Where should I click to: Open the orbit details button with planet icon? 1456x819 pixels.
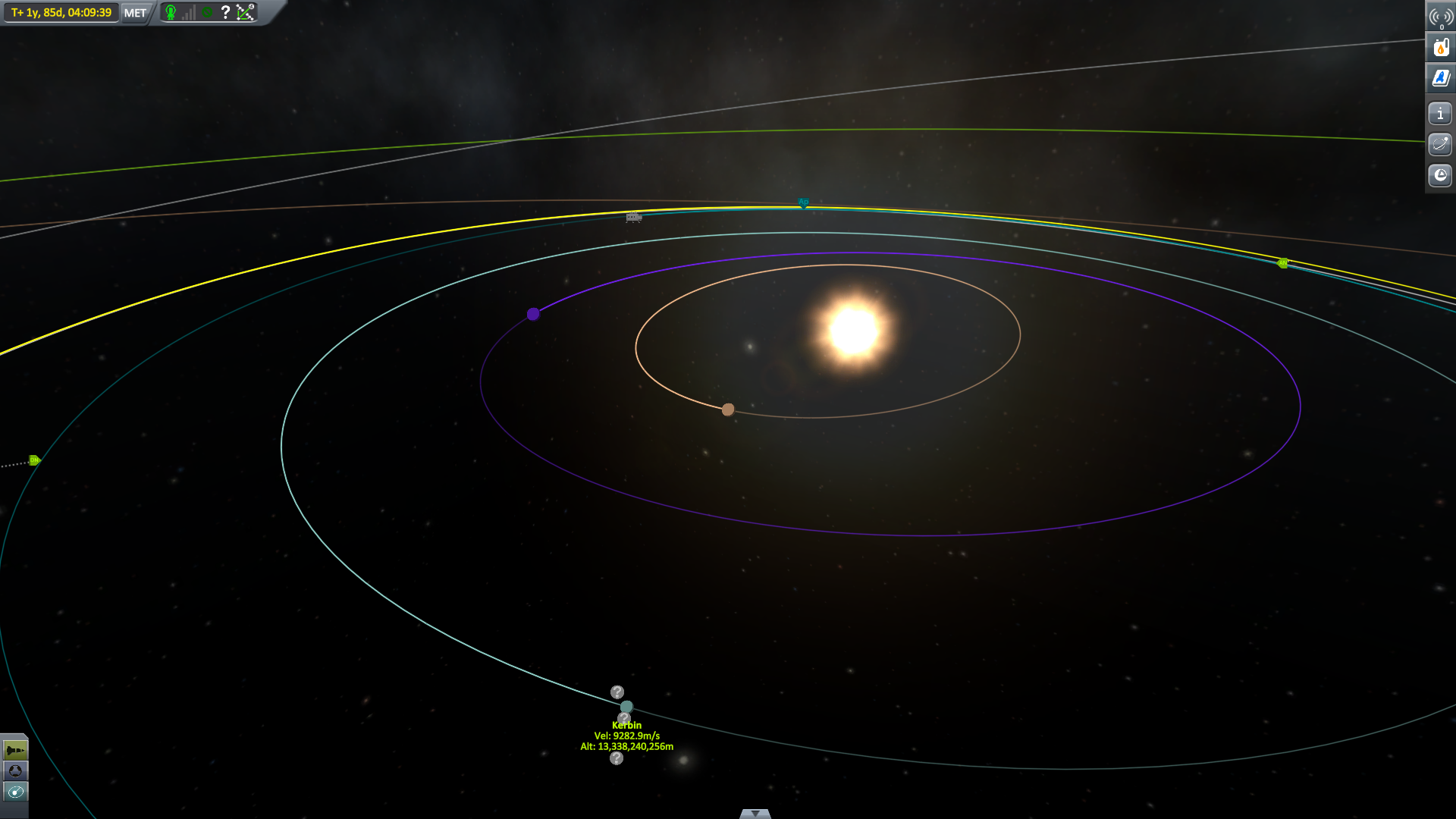(1439, 144)
